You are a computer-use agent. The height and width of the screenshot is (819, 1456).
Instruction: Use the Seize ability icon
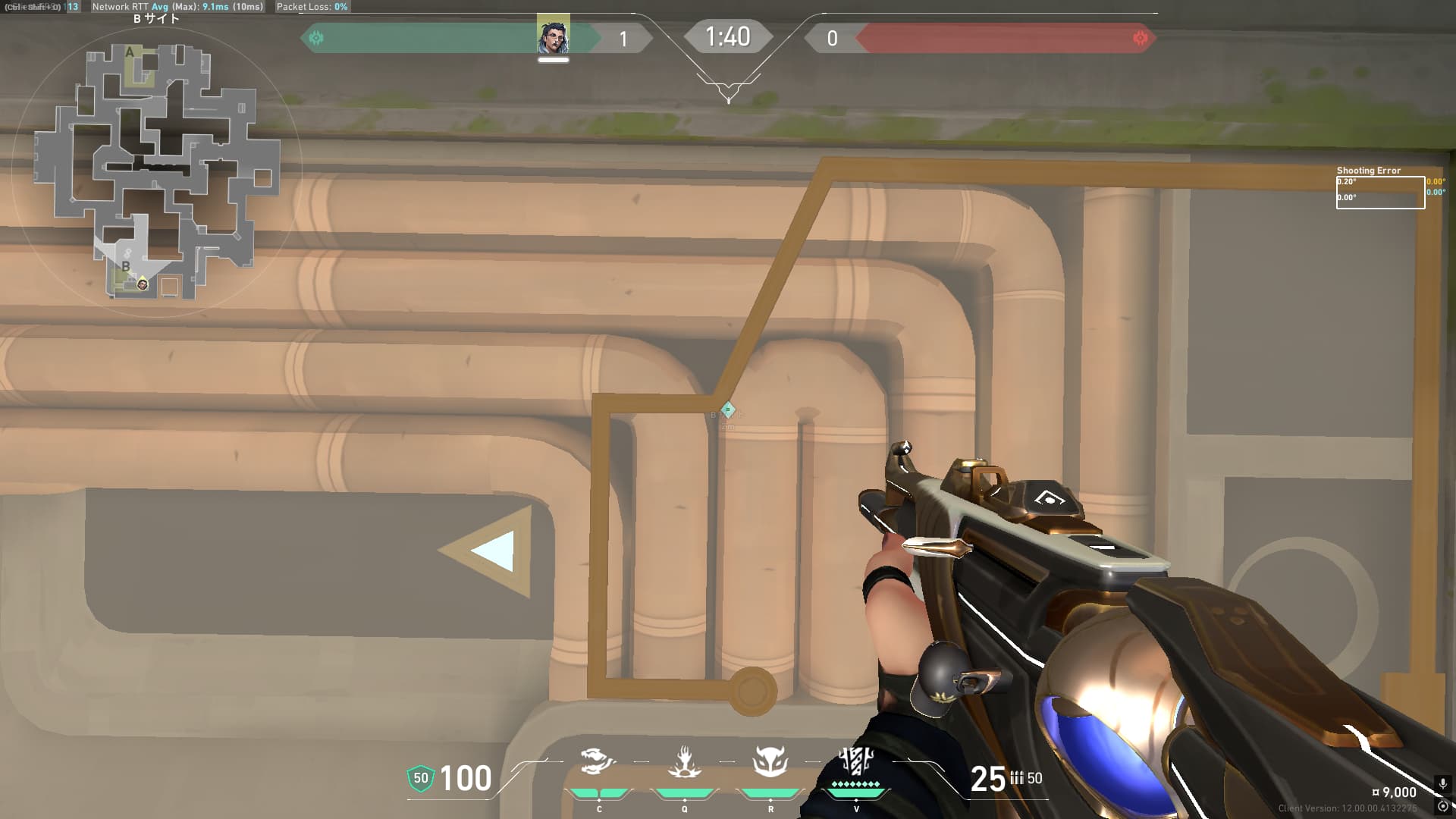click(x=684, y=761)
